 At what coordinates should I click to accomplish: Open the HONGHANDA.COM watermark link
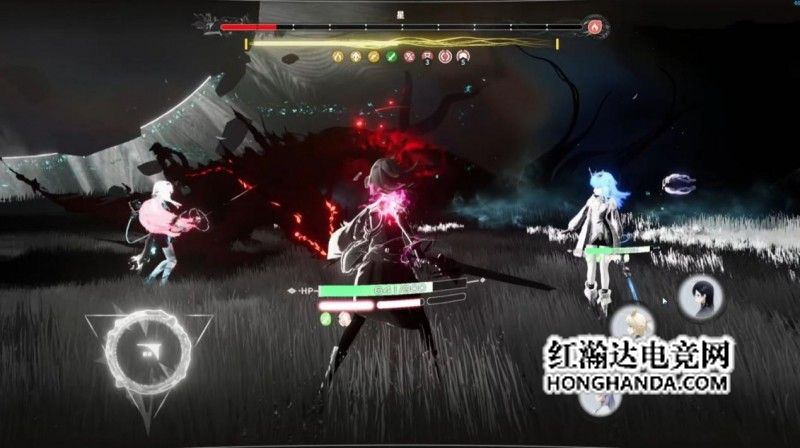(x=639, y=384)
